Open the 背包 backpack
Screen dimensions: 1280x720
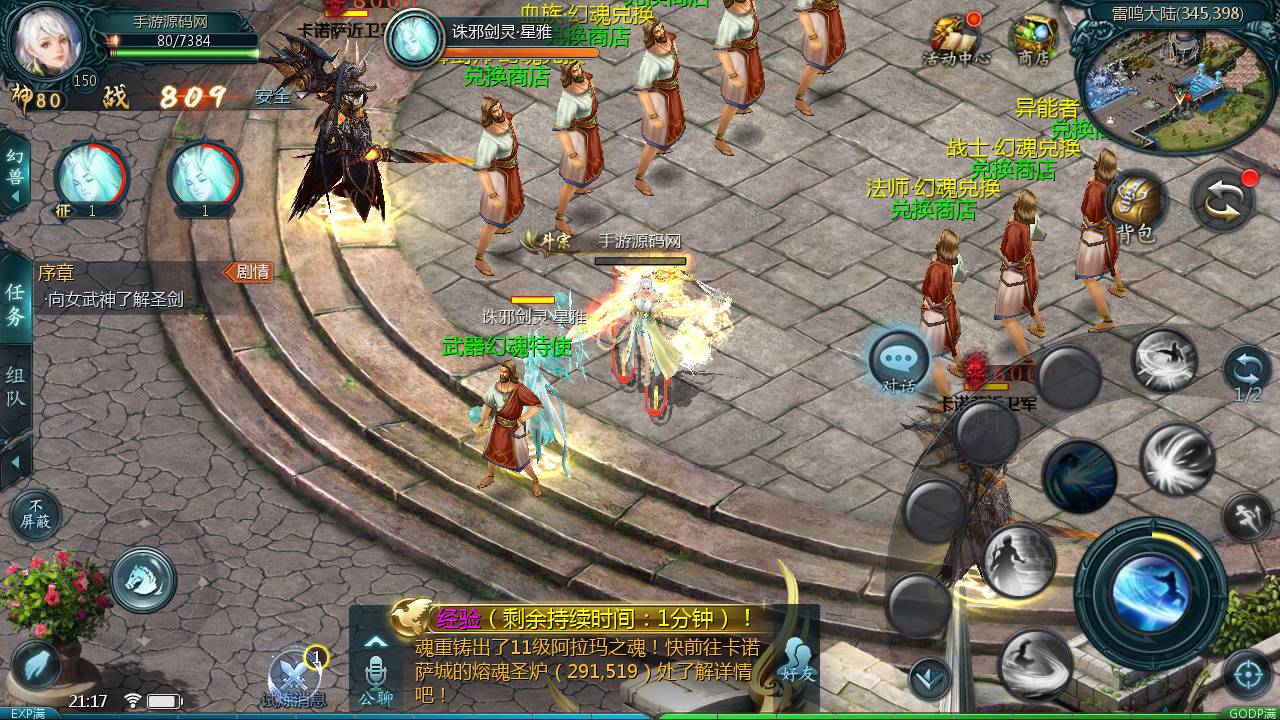coord(1137,203)
